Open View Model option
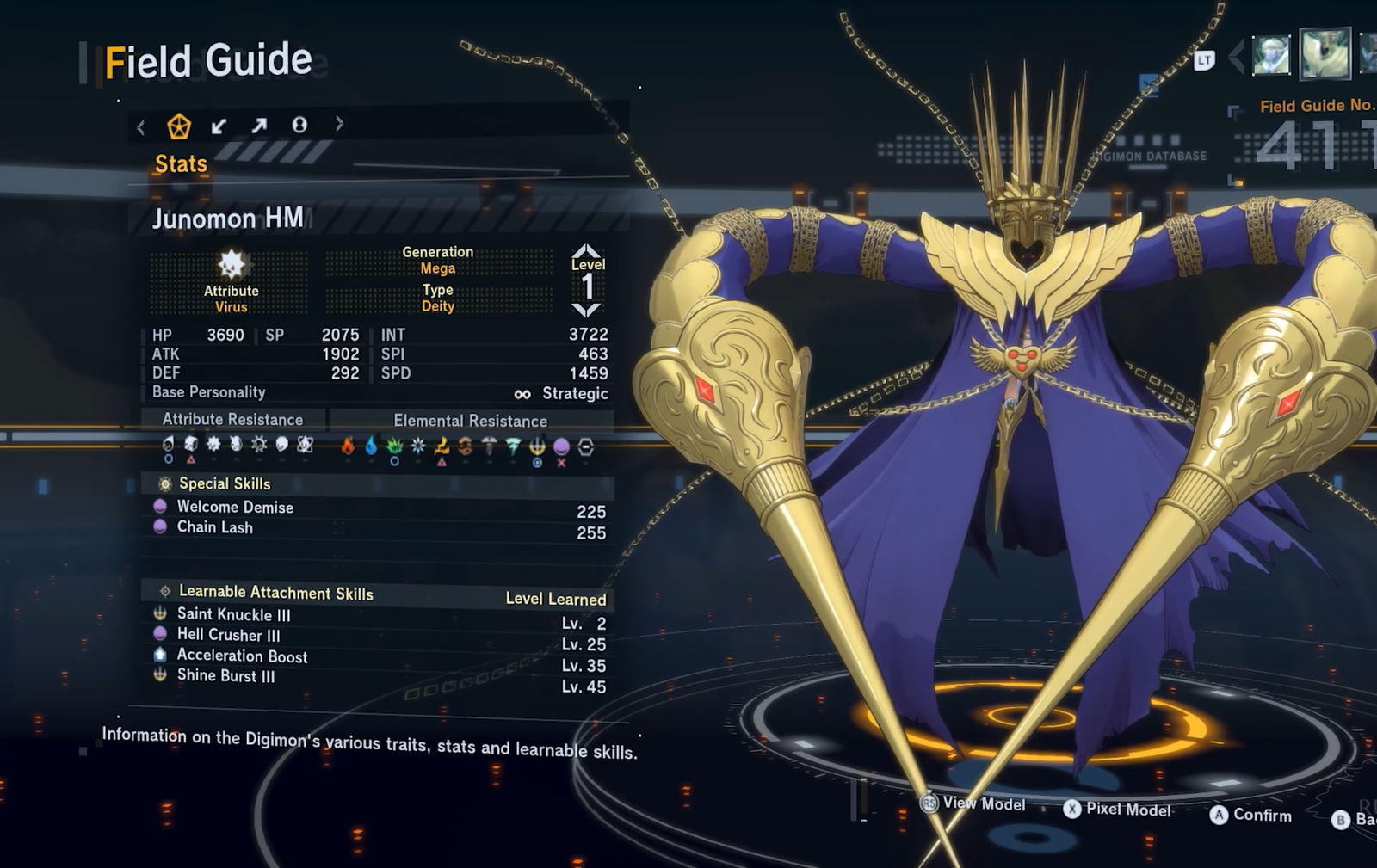 click(x=983, y=803)
